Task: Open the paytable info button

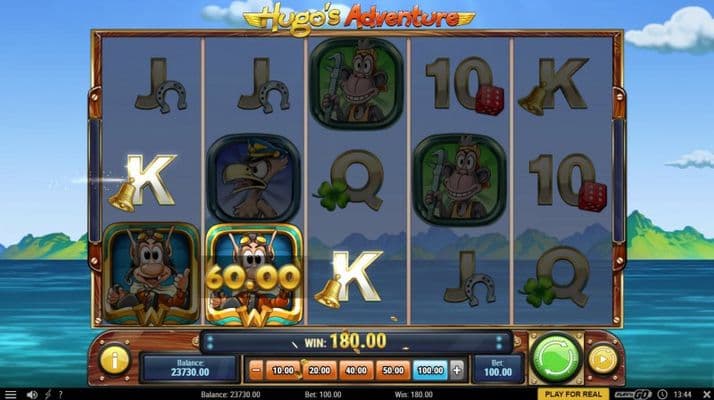Action: 115,359
